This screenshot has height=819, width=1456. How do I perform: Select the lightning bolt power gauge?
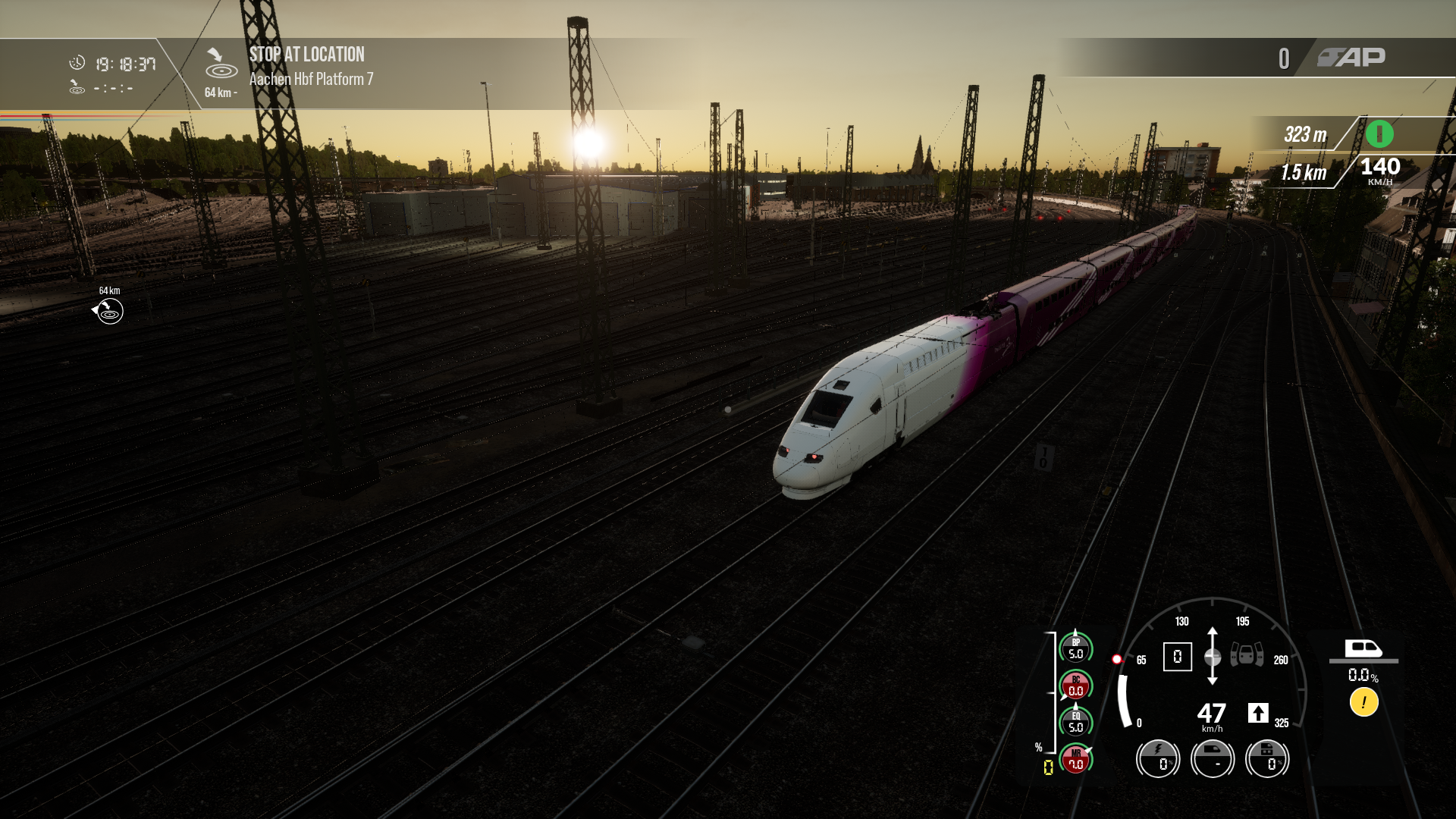[x=1158, y=758]
